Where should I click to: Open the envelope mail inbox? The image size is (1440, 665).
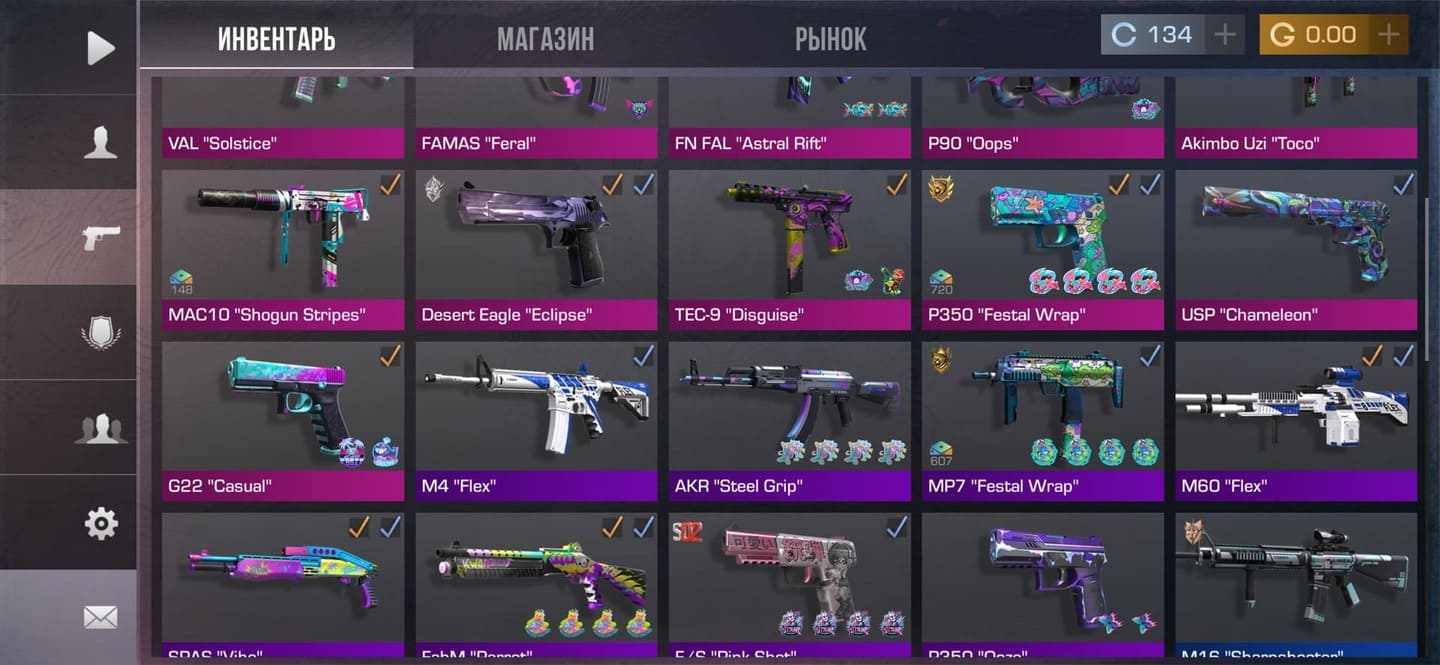click(x=100, y=617)
